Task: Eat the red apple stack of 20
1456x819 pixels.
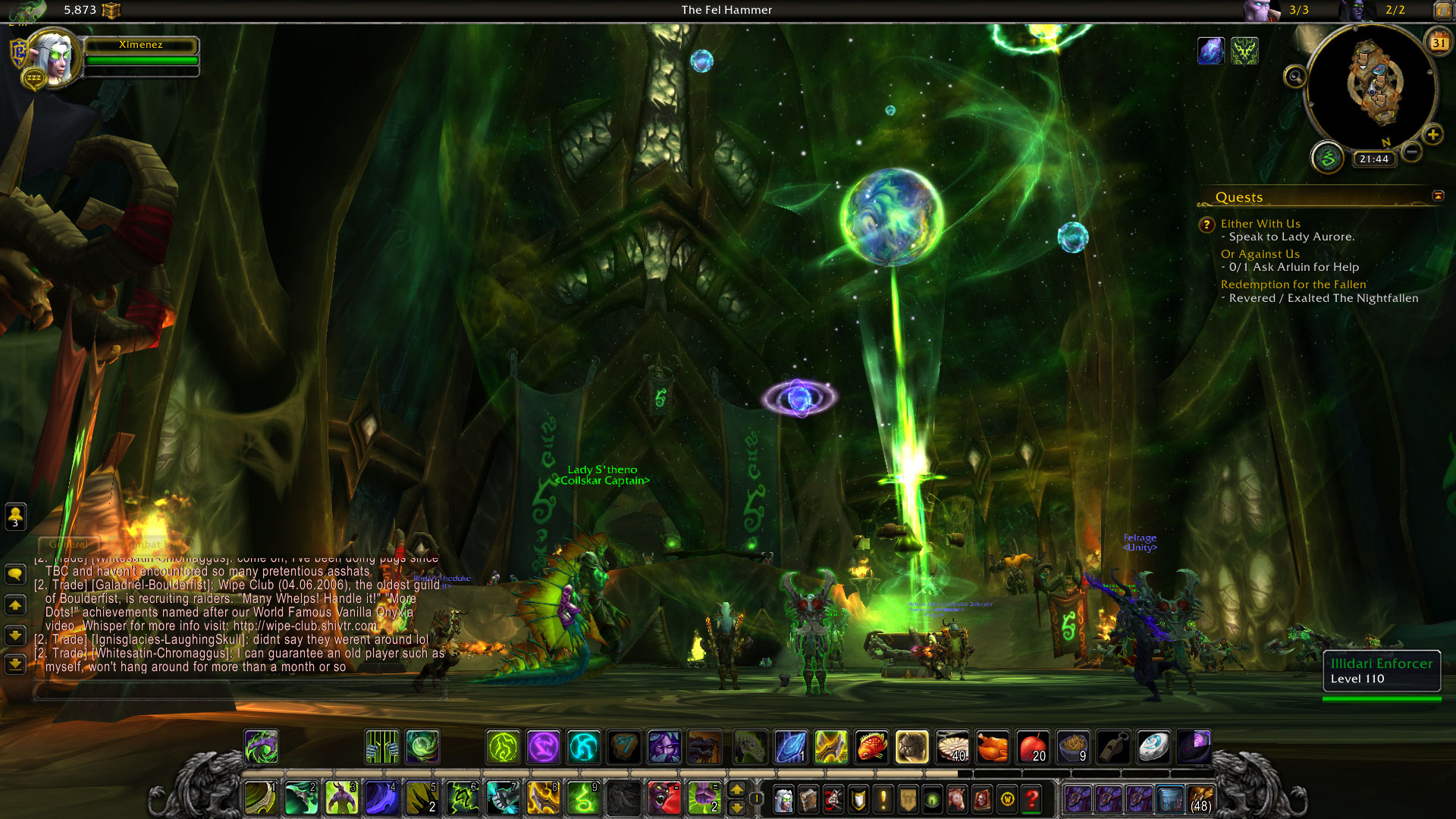Action: (x=1032, y=748)
